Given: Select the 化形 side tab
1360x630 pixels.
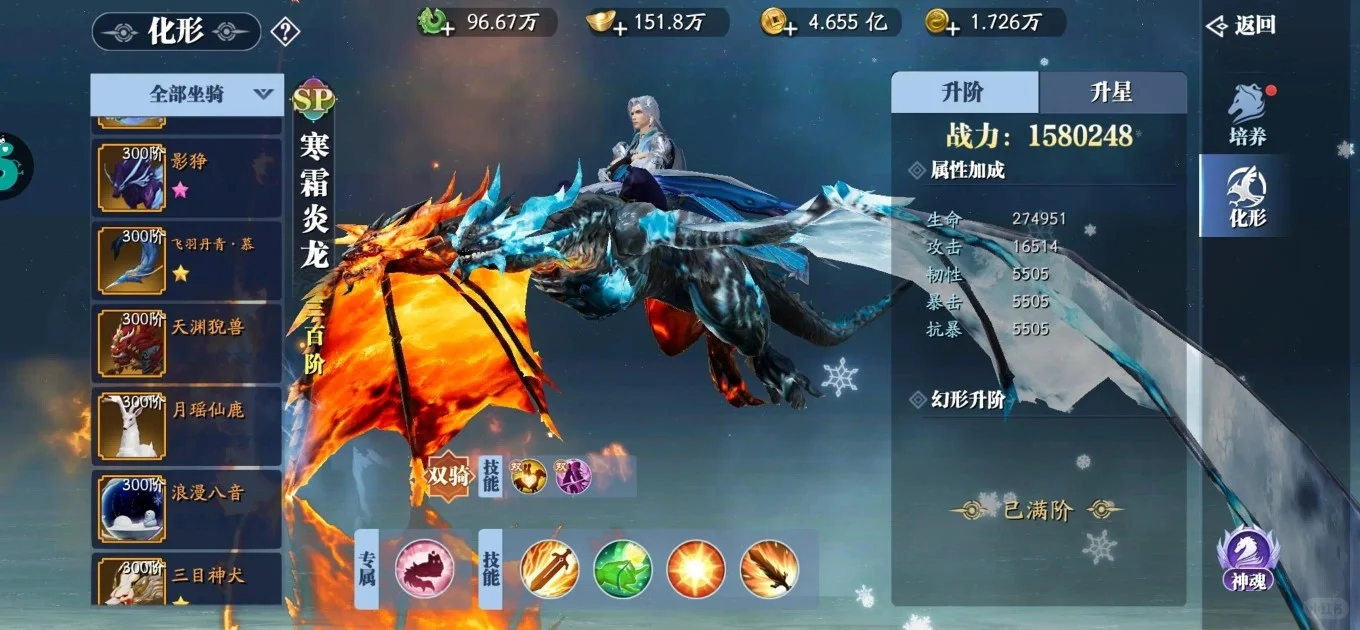Looking at the screenshot, I should 1247,196.
